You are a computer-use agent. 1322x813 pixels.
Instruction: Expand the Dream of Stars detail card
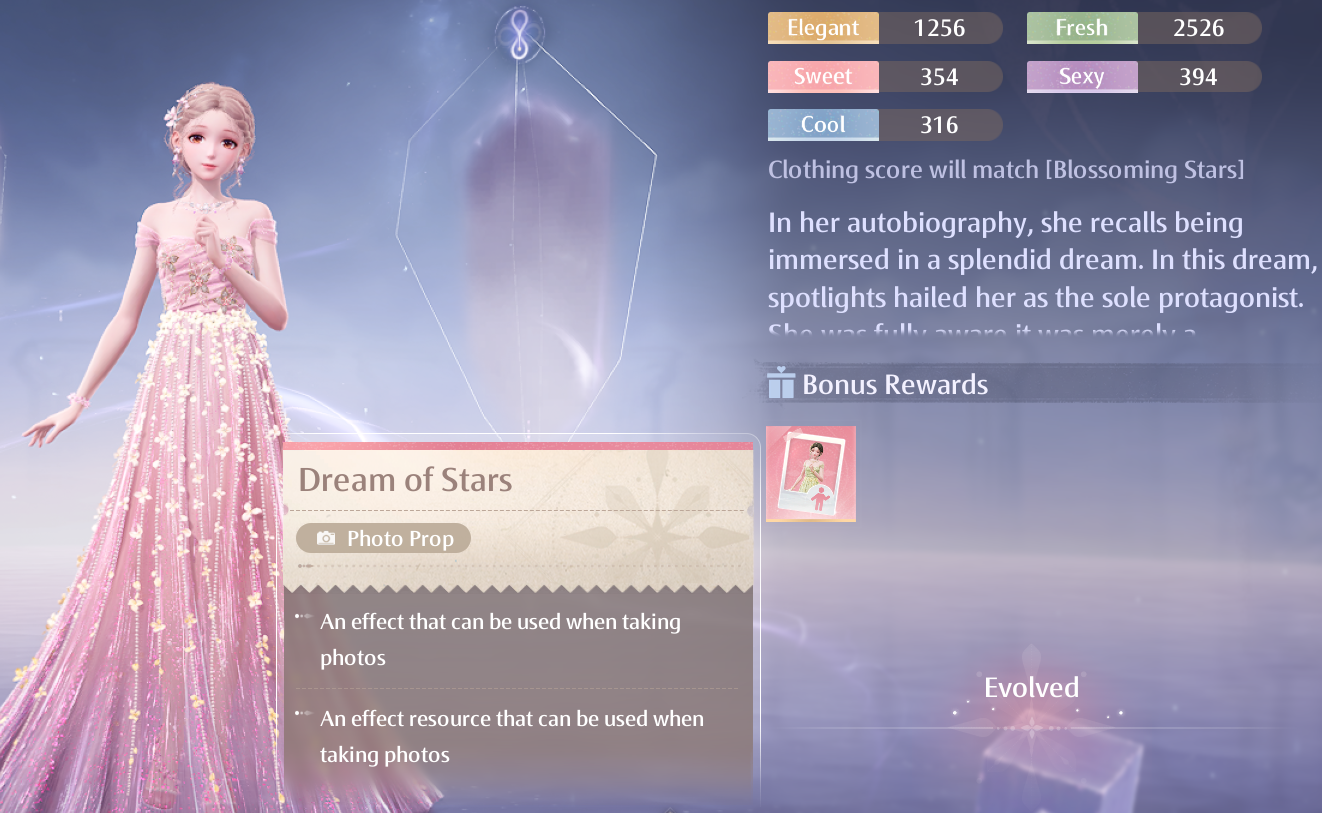[x=518, y=620]
